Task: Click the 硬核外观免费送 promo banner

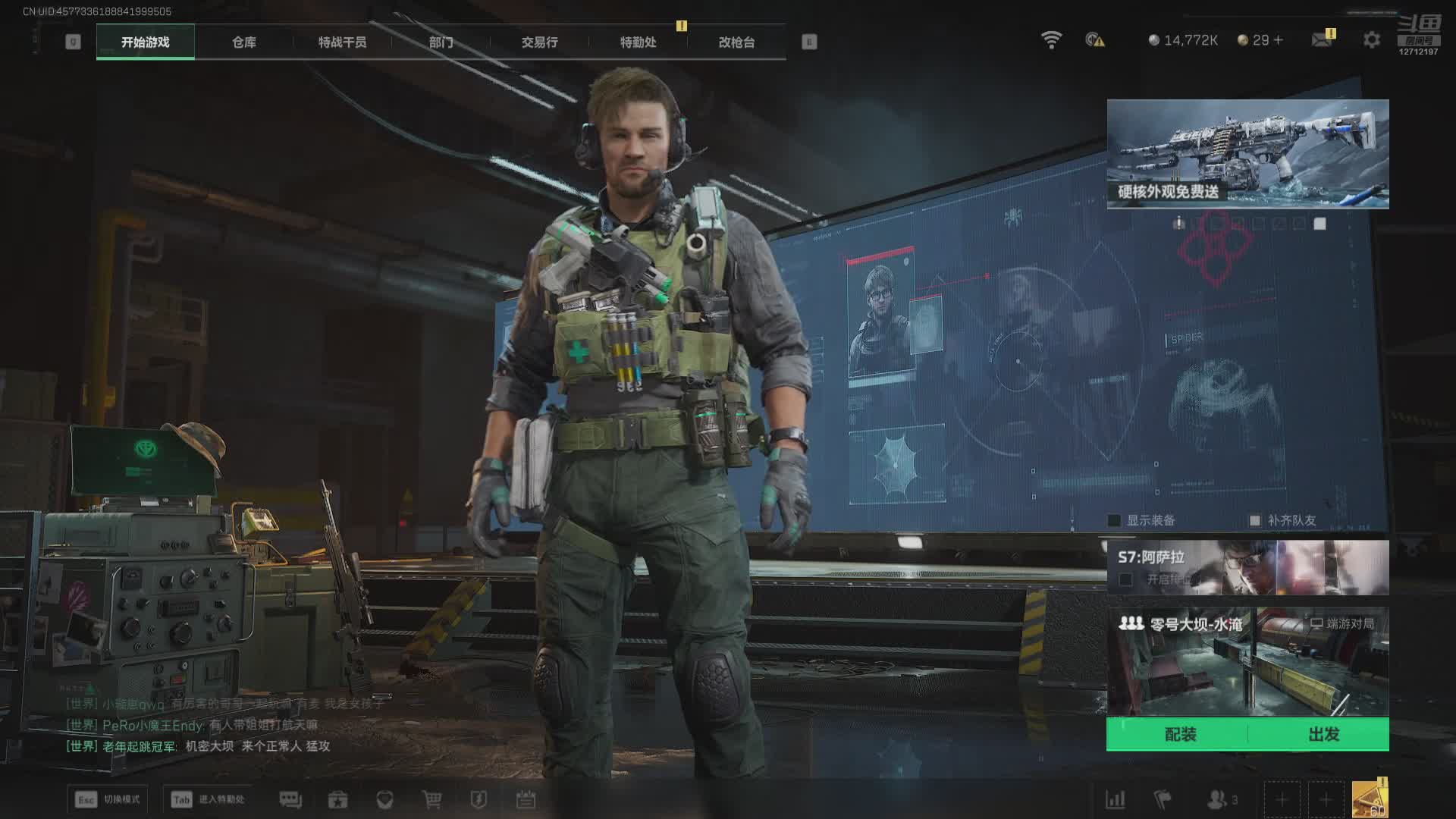Action: [x=1247, y=154]
